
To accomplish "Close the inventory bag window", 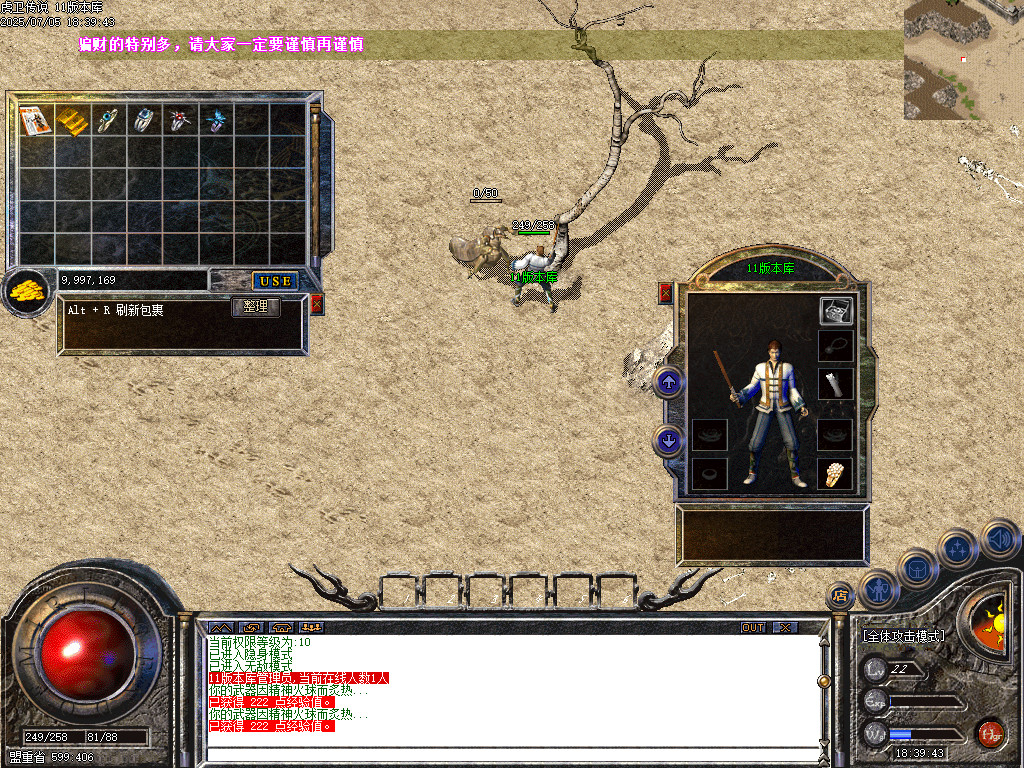I will click(x=317, y=304).
